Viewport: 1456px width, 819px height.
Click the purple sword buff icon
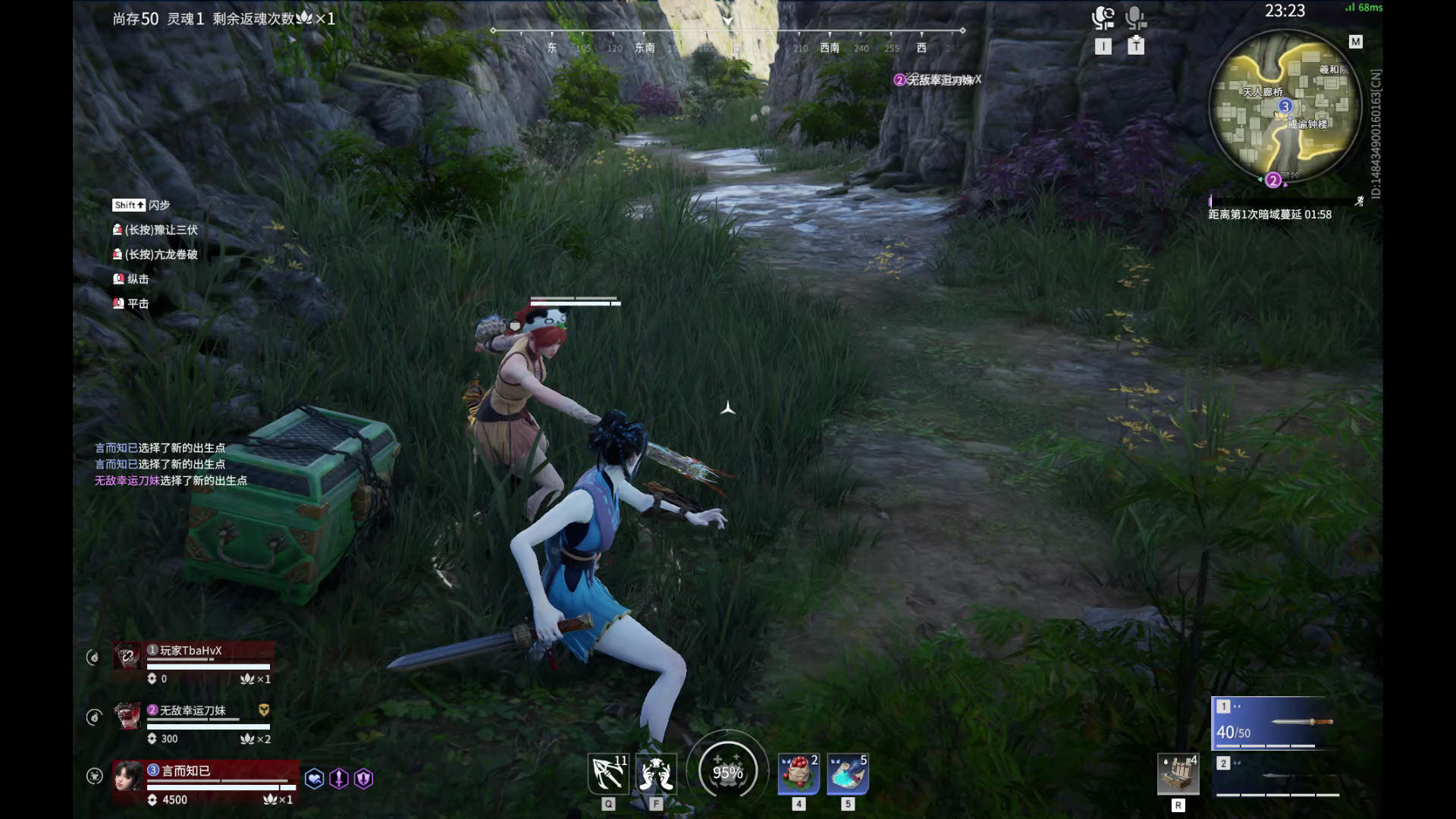click(339, 779)
